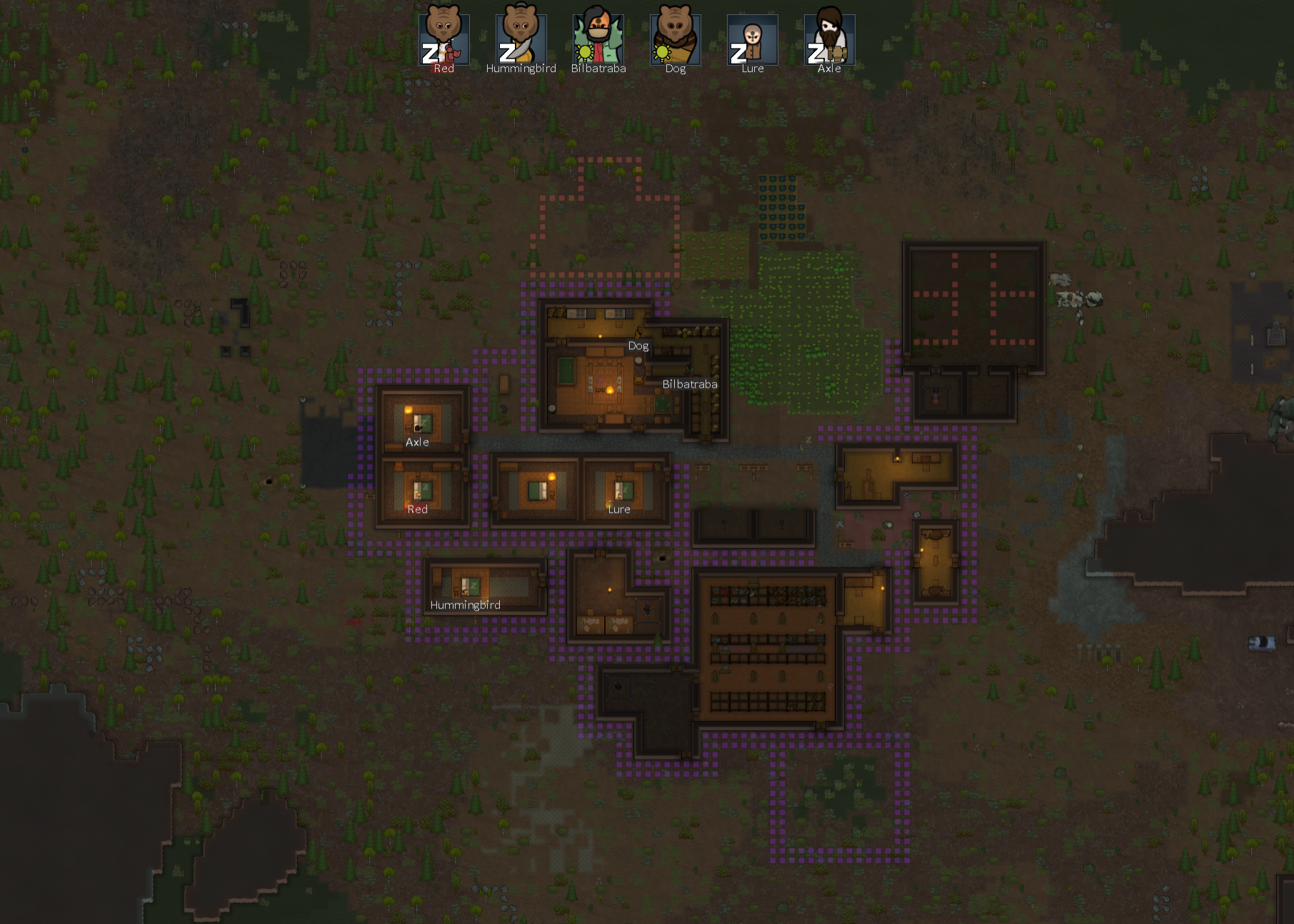Choose Hummingbird in the colonist bar
Viewport: 1294px width, 924px height.
521,39
